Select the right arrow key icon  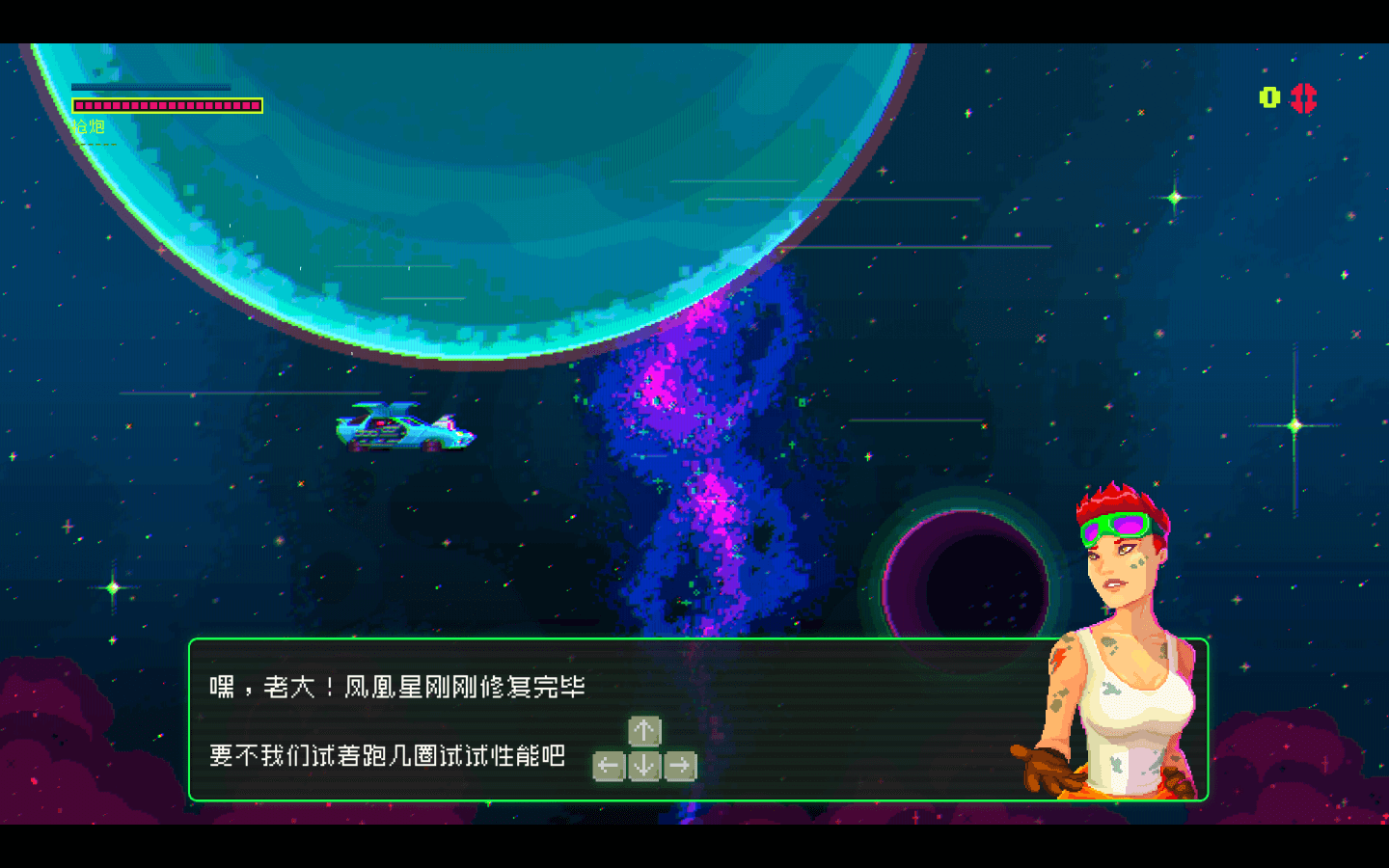tap(681, 765)
